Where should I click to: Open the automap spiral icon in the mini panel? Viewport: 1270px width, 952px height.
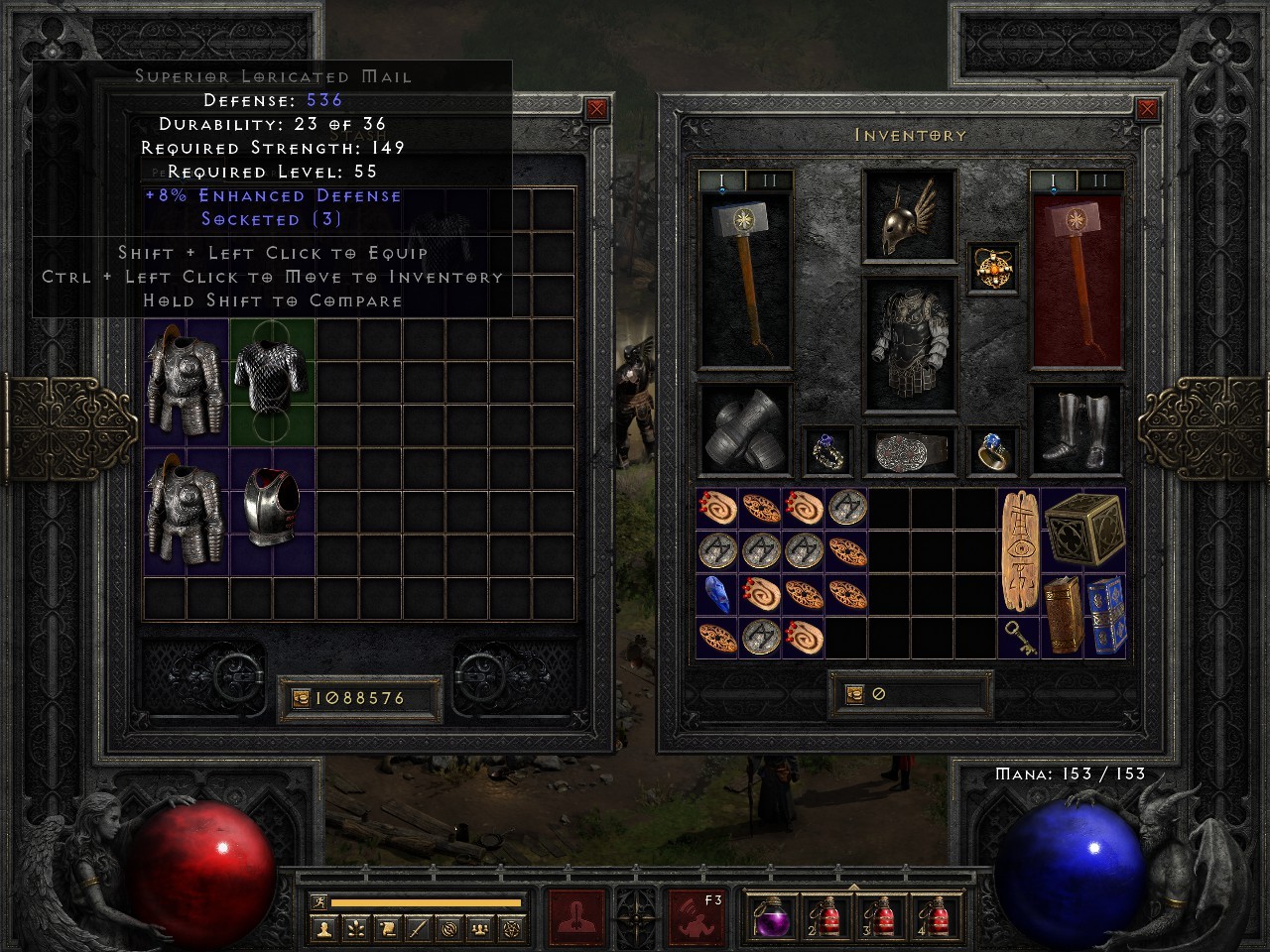(x=448, y=927)
